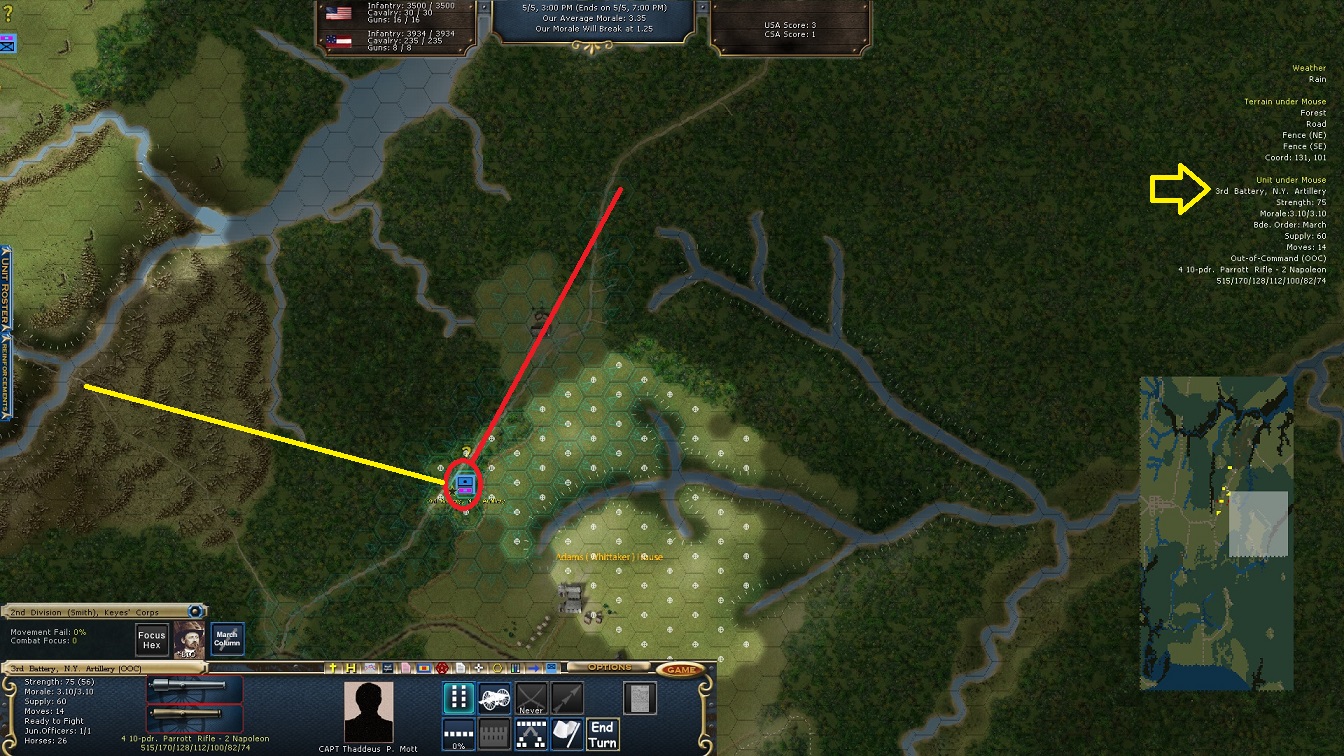Click the End Turn button
Viewport: 1344px width, 756px height.
click(603, 734)
